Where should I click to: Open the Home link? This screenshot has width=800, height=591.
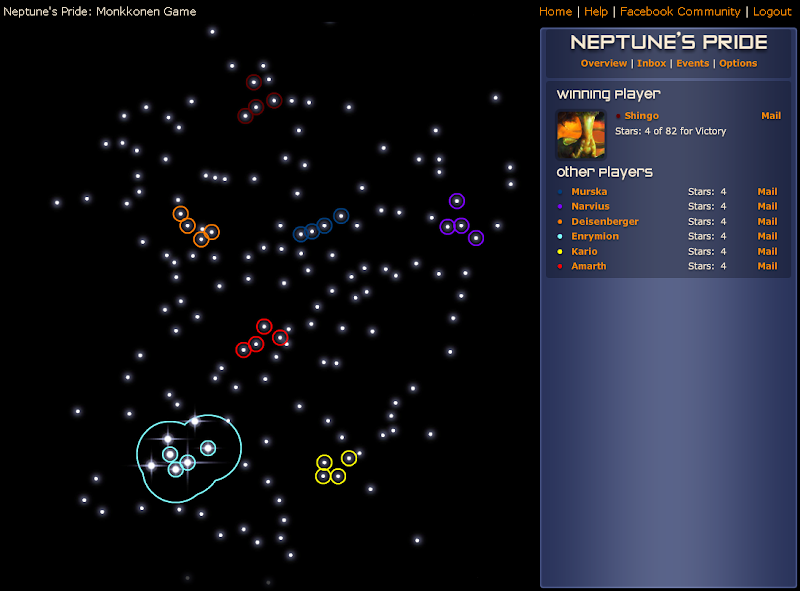tap(555, 12)
